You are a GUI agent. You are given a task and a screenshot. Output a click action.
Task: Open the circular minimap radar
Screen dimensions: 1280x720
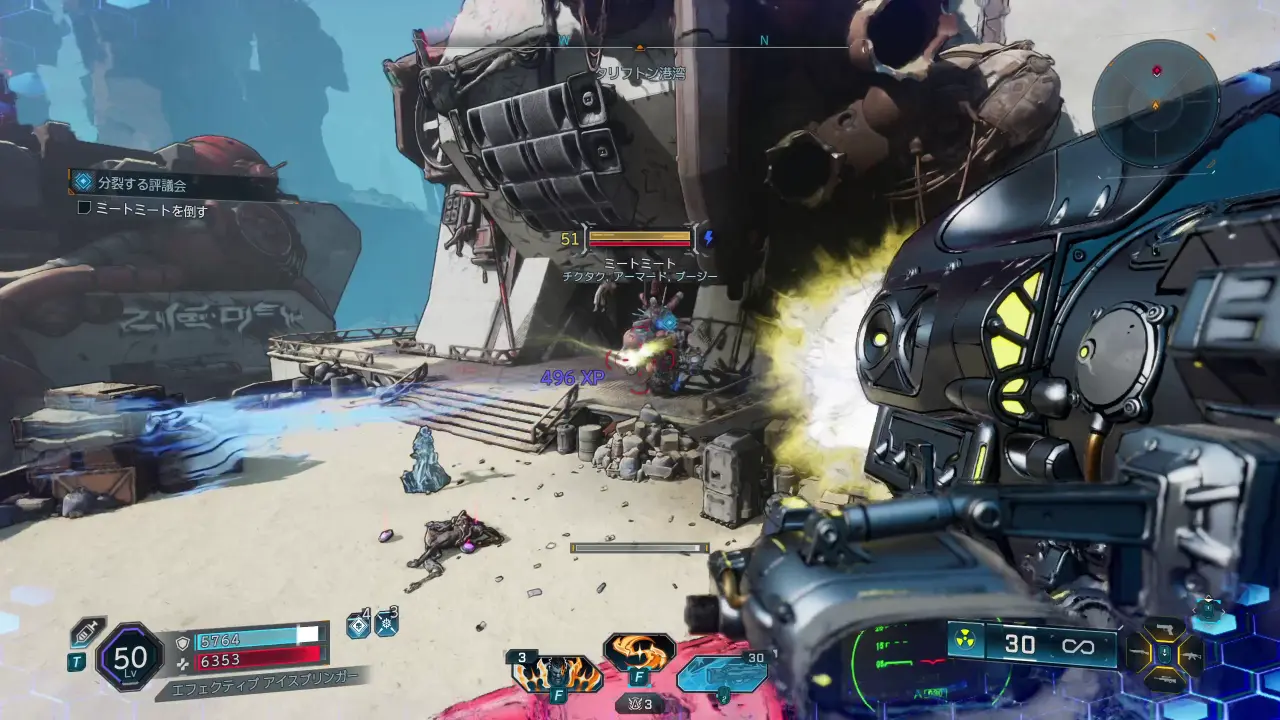pos(1155,103)
